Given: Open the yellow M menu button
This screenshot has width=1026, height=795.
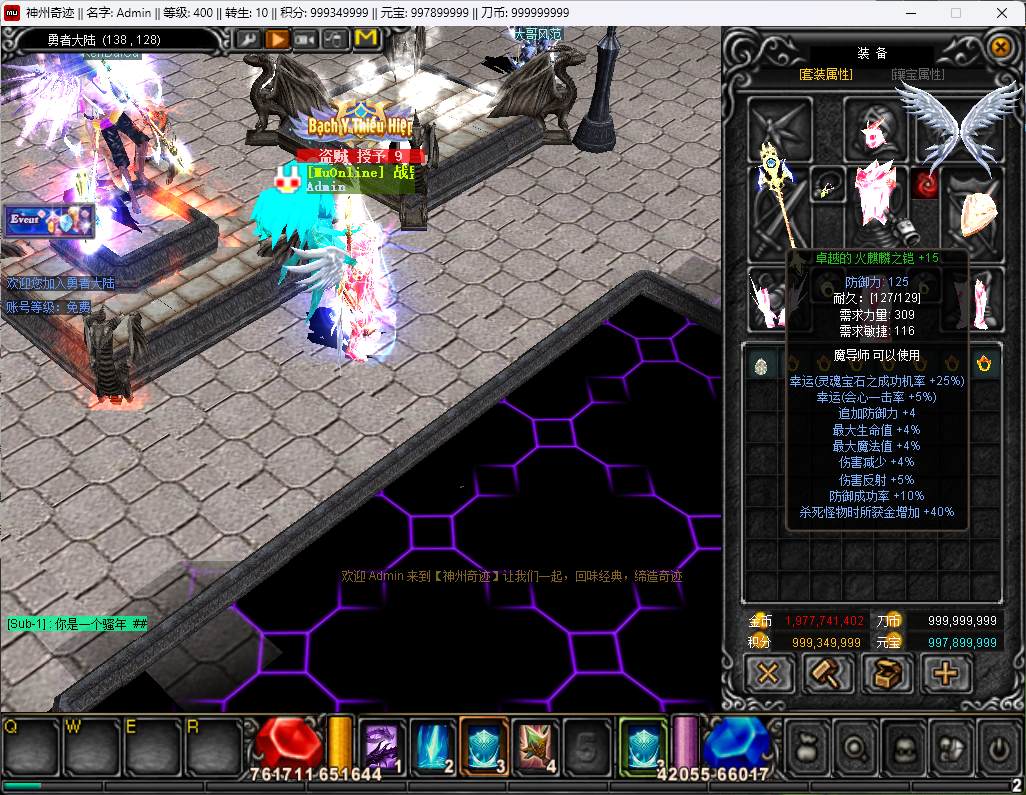Looking at the screenshot, I should pyautogui.click(x=366, y=39).
